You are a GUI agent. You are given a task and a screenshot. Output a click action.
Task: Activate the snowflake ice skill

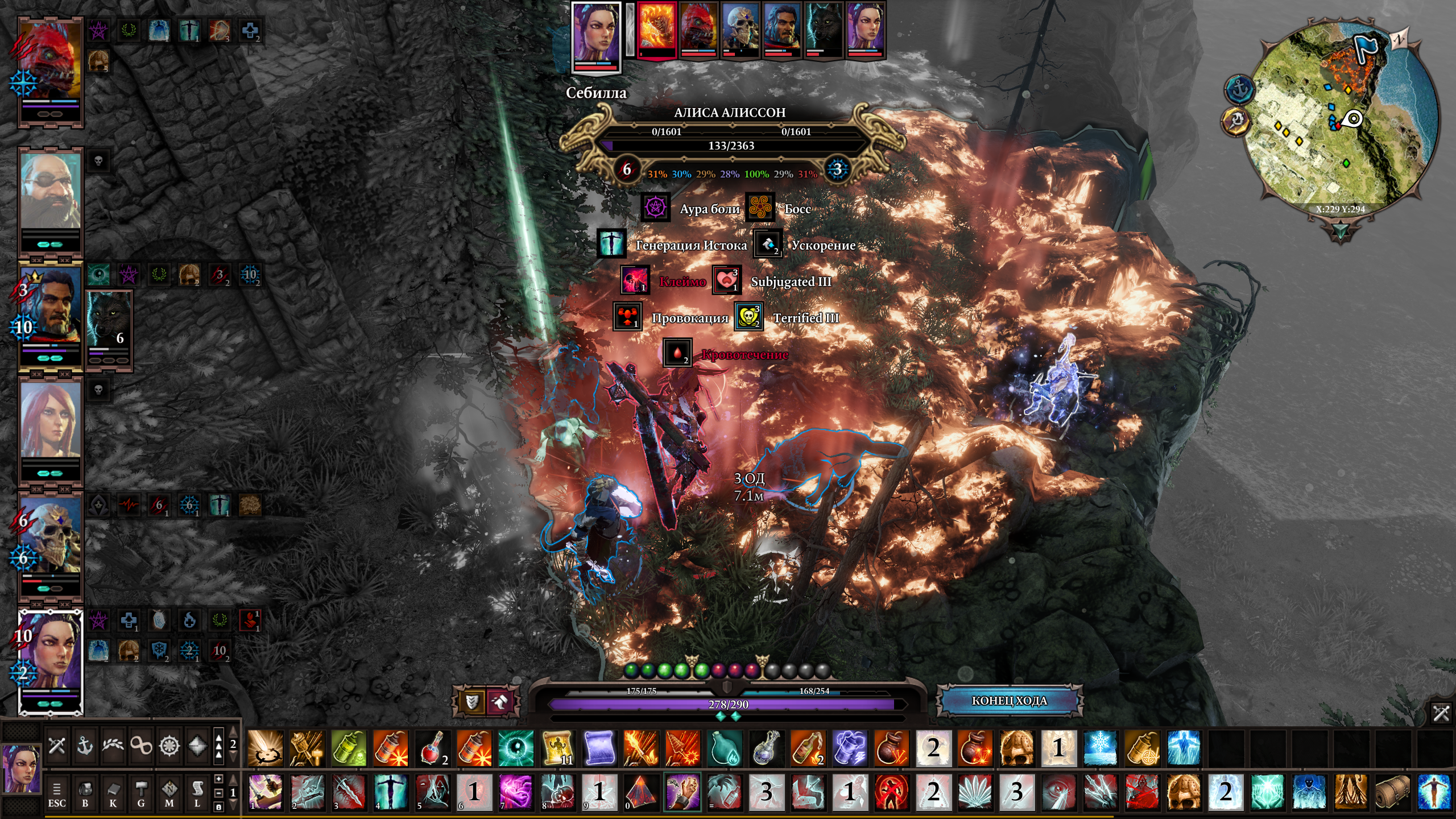coord(1100,748)
